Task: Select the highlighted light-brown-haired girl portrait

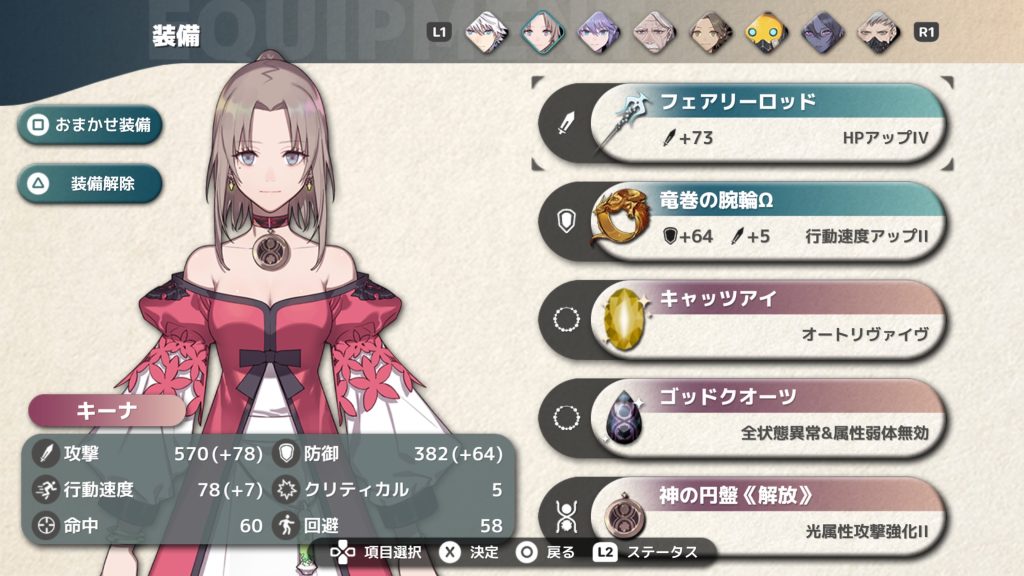Action: coord(539,31)
